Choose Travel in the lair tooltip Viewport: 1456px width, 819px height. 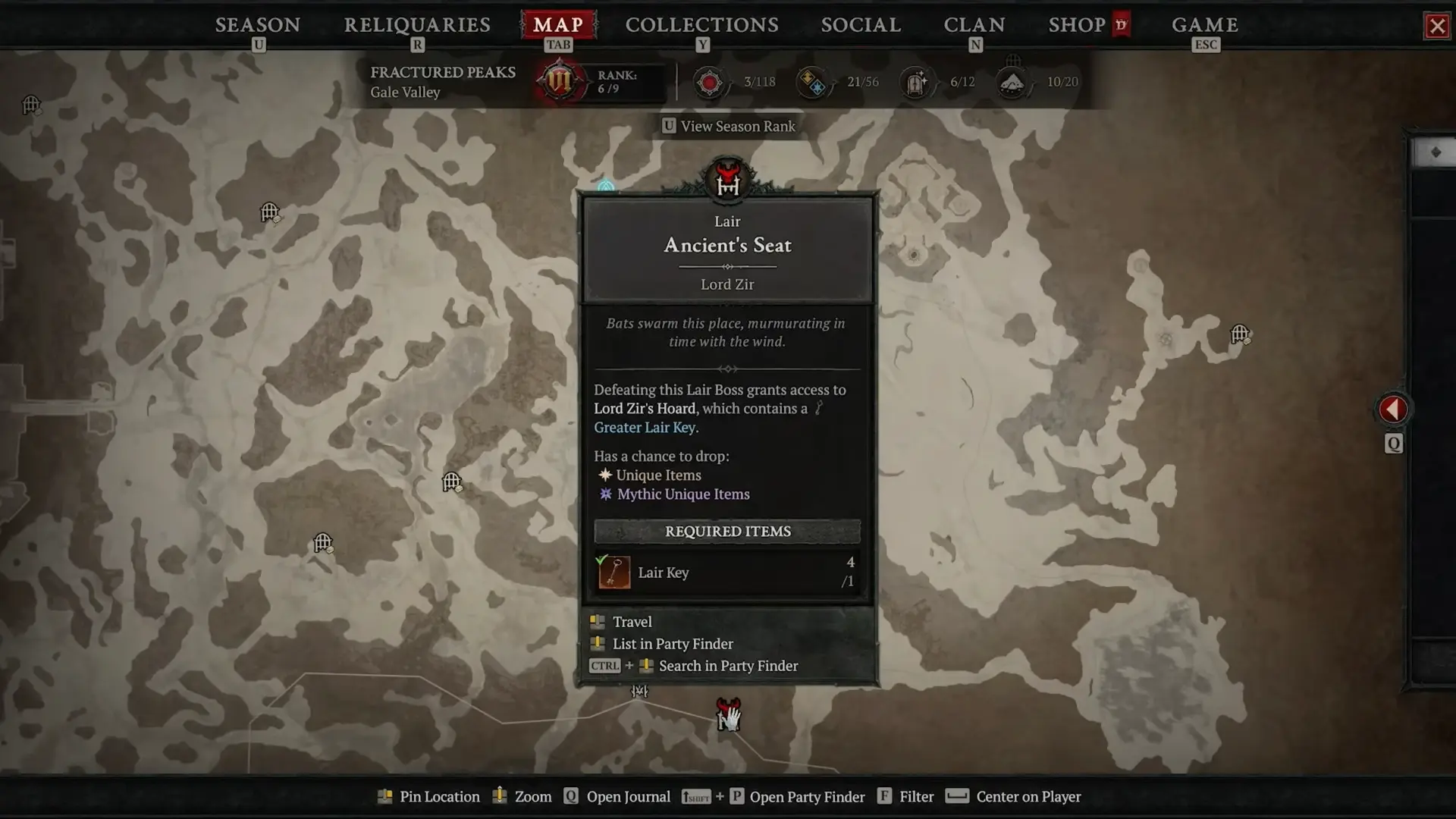click(x=632, y=622)
